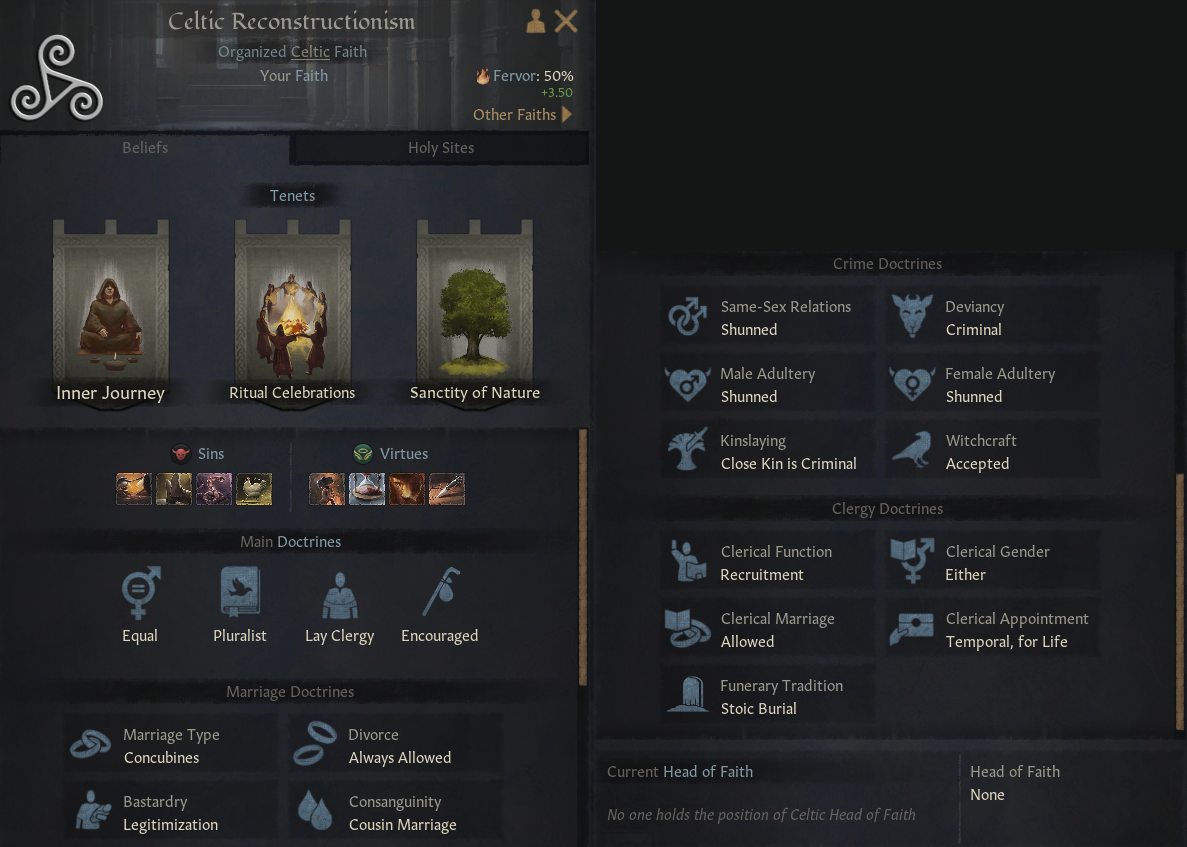The image size is (1187, 847).
Task: Open the Clerical Appointment doctrine entry
Action: point(992,630)
